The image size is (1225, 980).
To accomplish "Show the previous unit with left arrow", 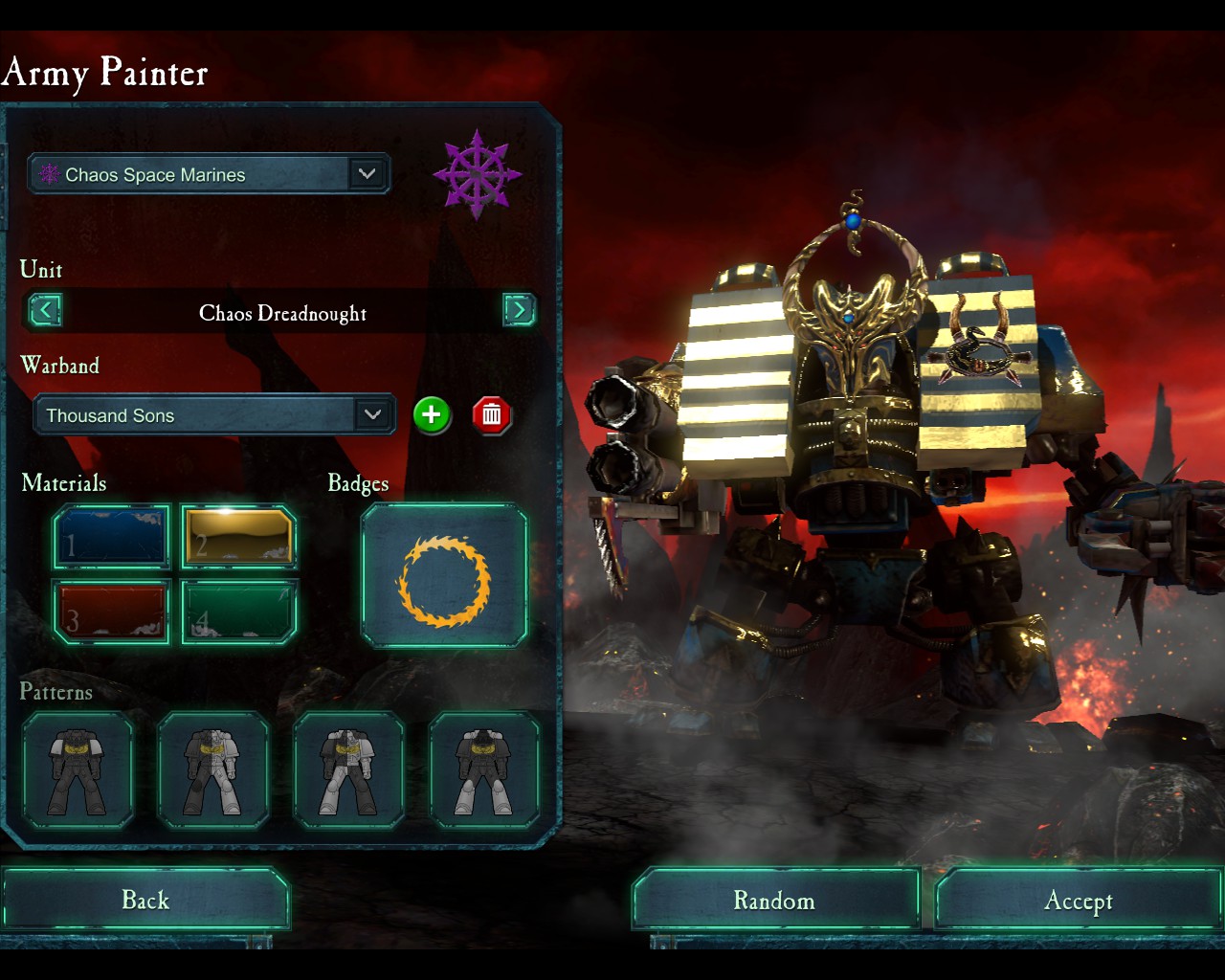I will coord(45,310).
